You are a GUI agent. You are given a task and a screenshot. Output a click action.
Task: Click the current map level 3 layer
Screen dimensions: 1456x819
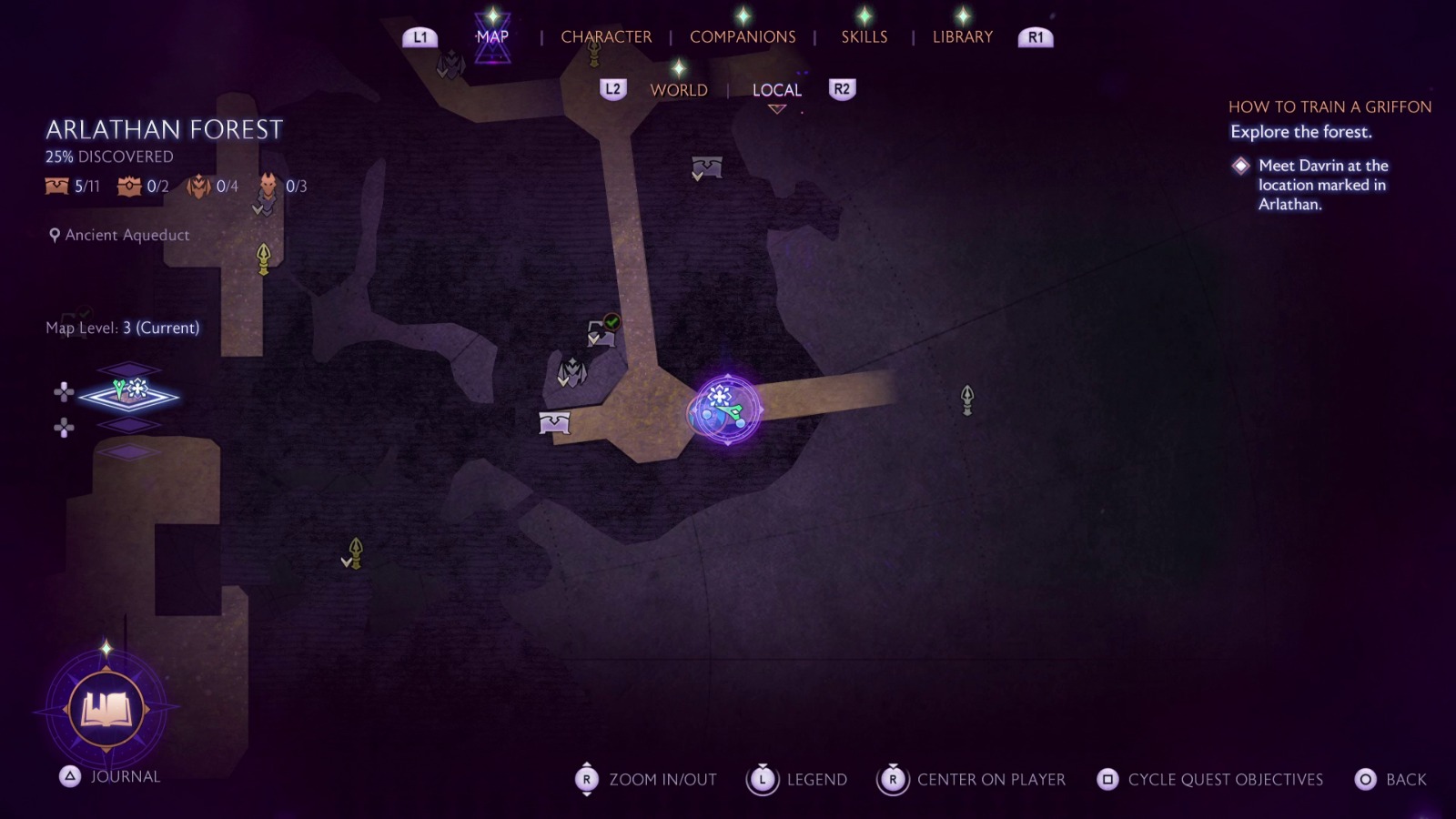click(129, 395)
